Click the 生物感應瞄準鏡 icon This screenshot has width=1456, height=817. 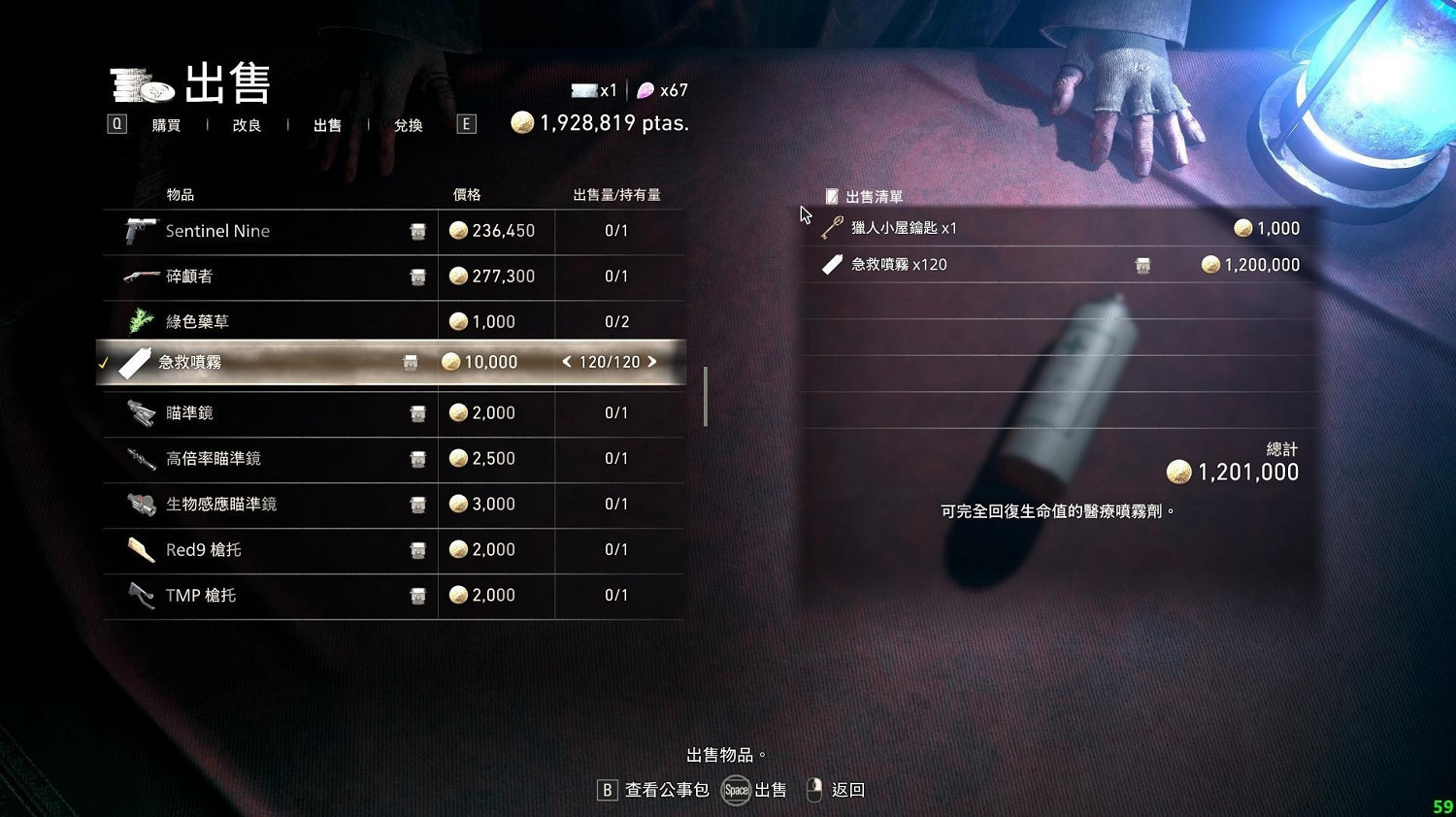click(139, 504)
